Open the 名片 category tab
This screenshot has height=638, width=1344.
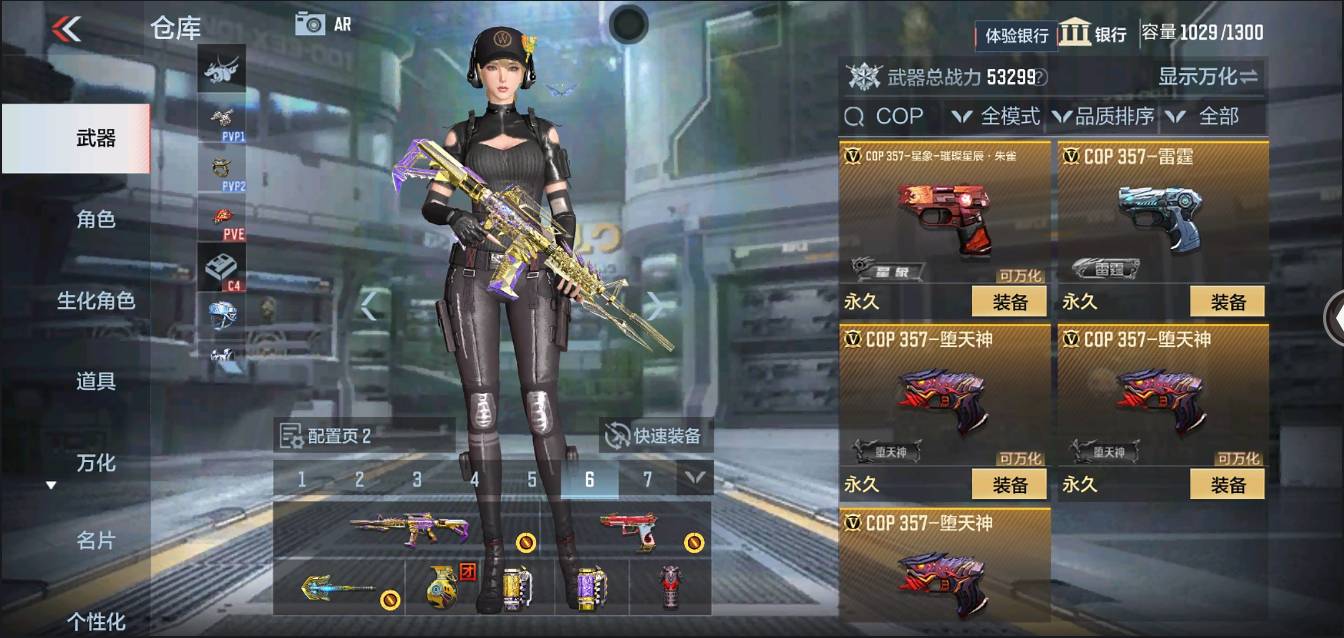(x=95, y=541)
